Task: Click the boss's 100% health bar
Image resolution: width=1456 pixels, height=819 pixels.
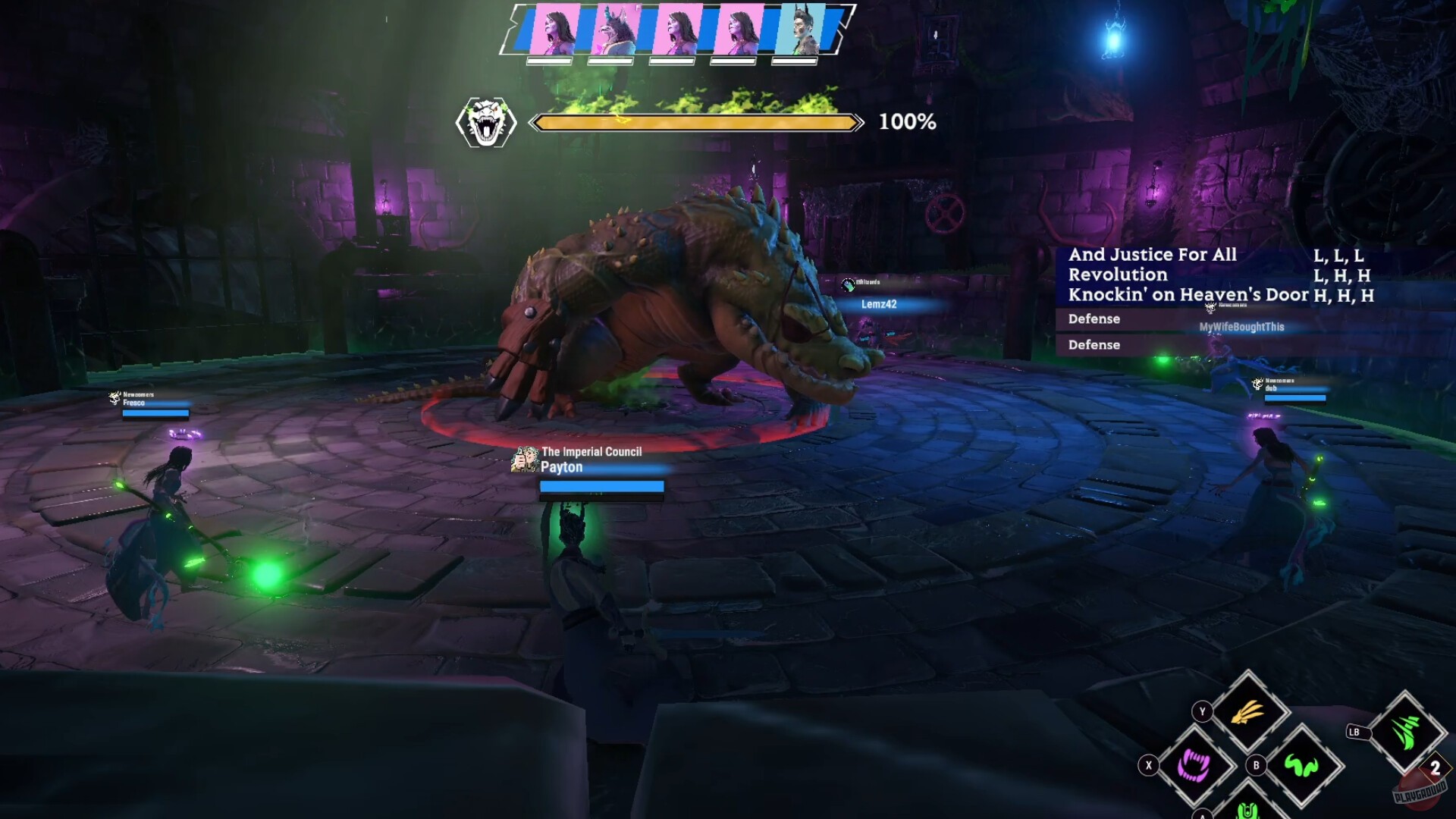Action: coord(698,121)
